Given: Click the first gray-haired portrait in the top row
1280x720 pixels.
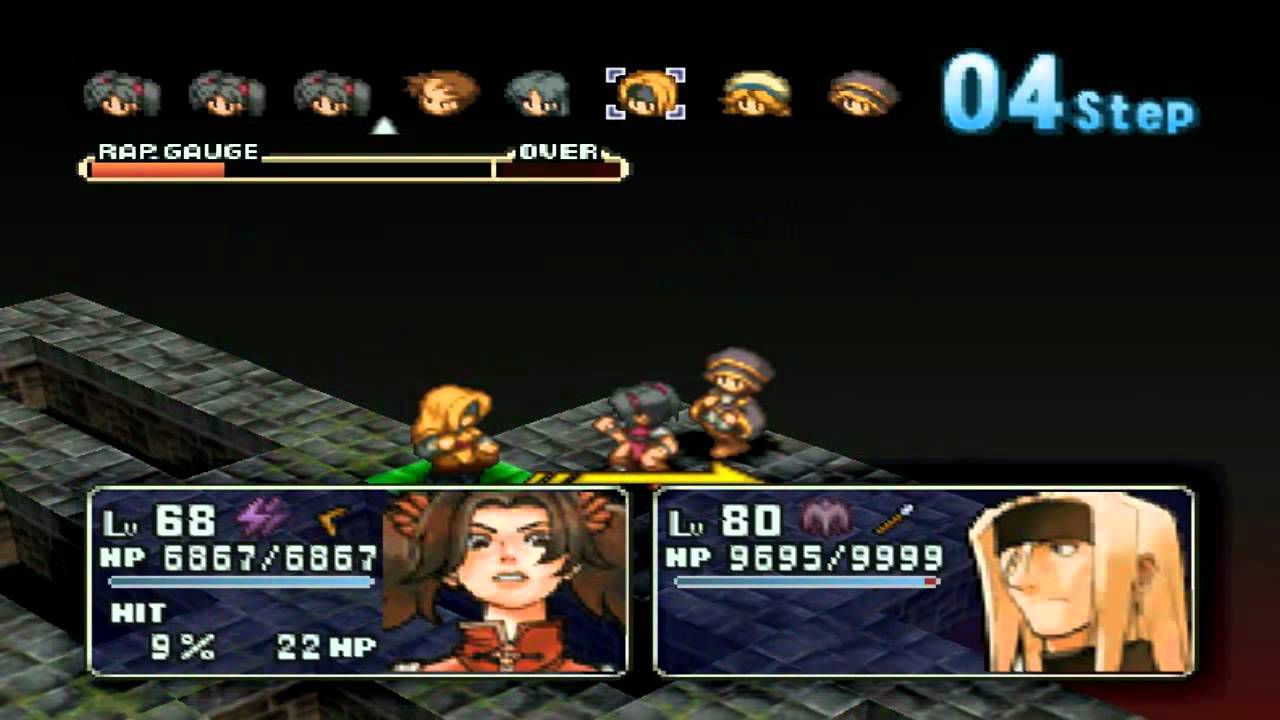Looking at the screenshot, I should [x=120, y=92].
